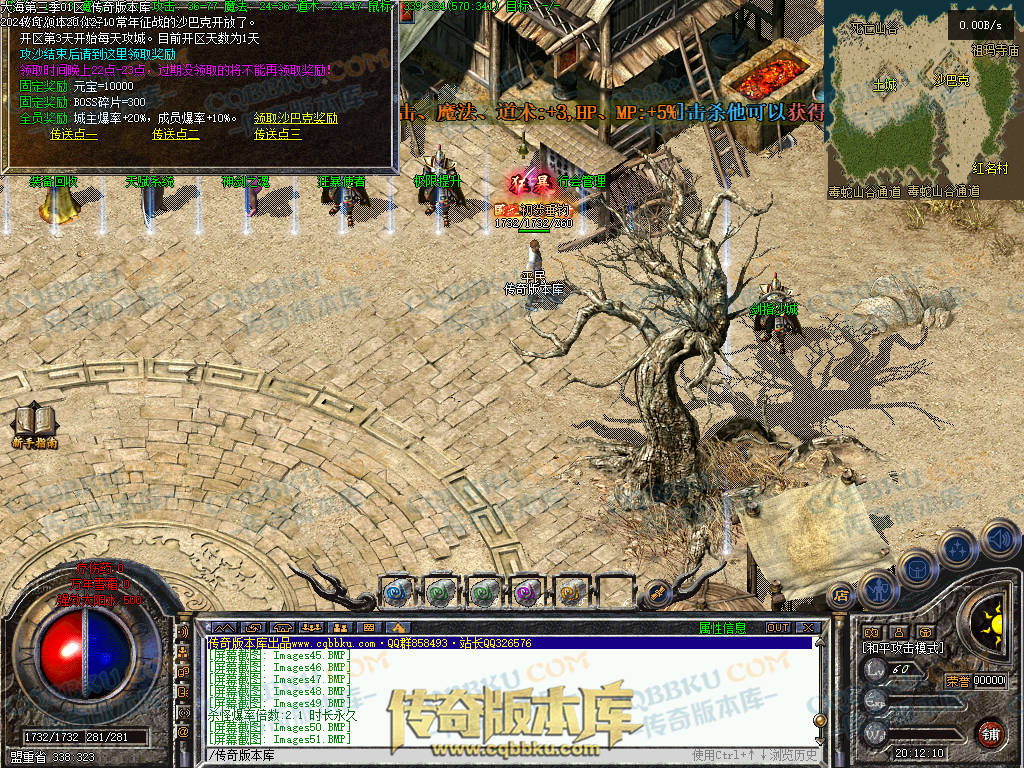Choose the 传送点二 teleport link
Viewport: 1024px width, 768px height.
[x=176, y=134]
